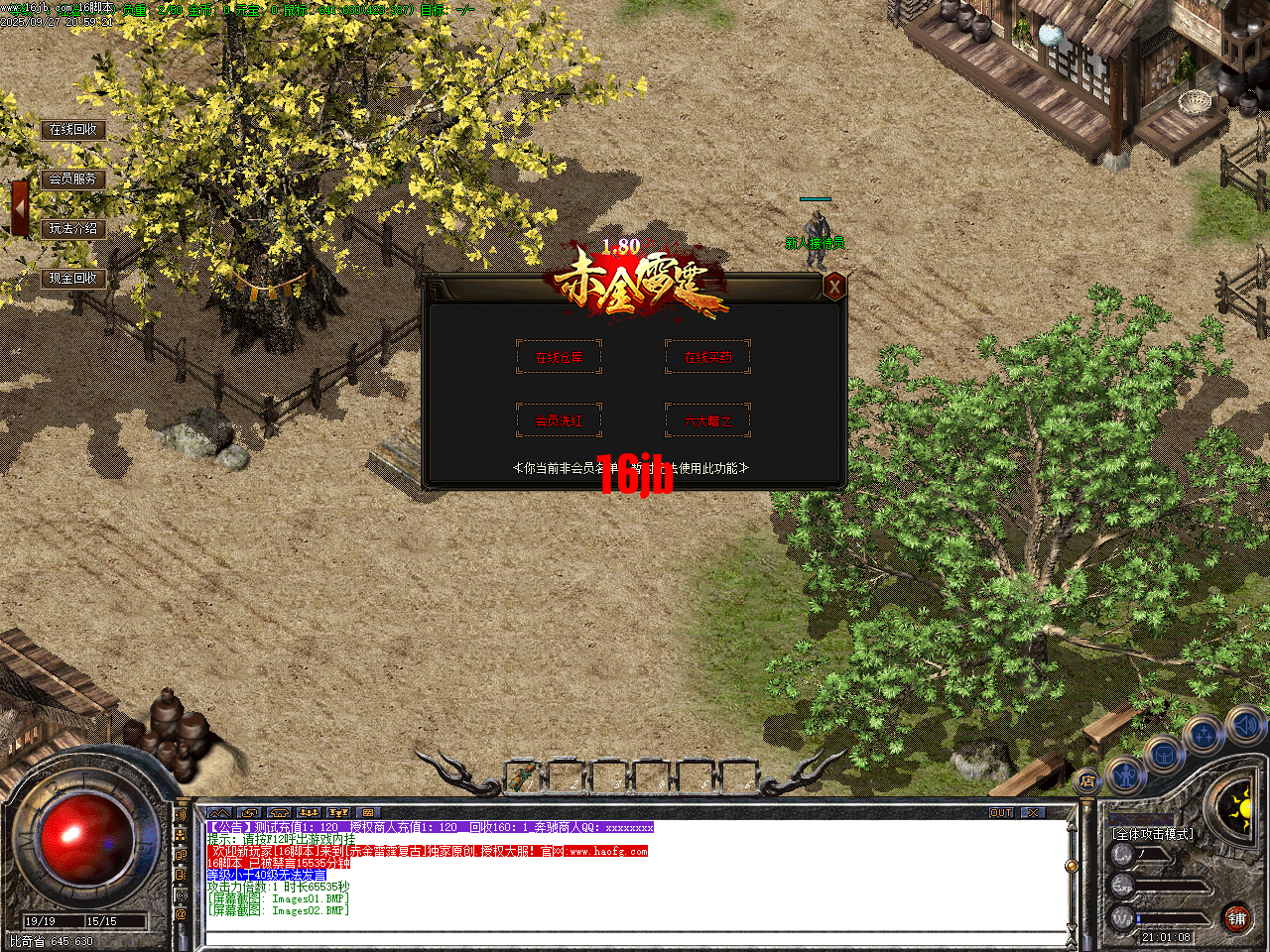The width and height of the screenshot is (1270, 952).
Task: Click the emote grid icon on chat toolbar
Action: (x=367, y=811)
